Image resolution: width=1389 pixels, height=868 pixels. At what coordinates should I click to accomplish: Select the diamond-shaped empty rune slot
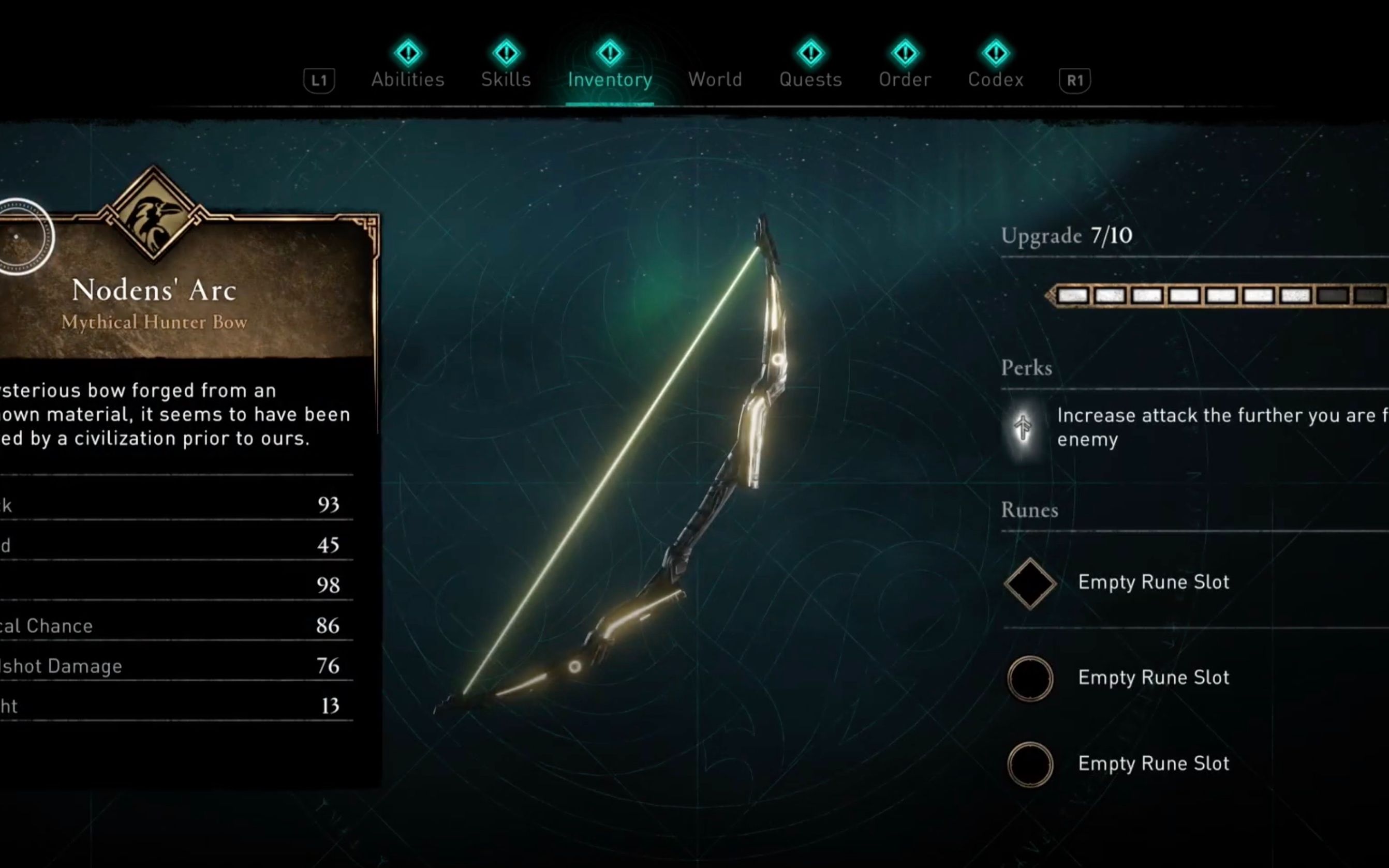tap(1030, 583)
